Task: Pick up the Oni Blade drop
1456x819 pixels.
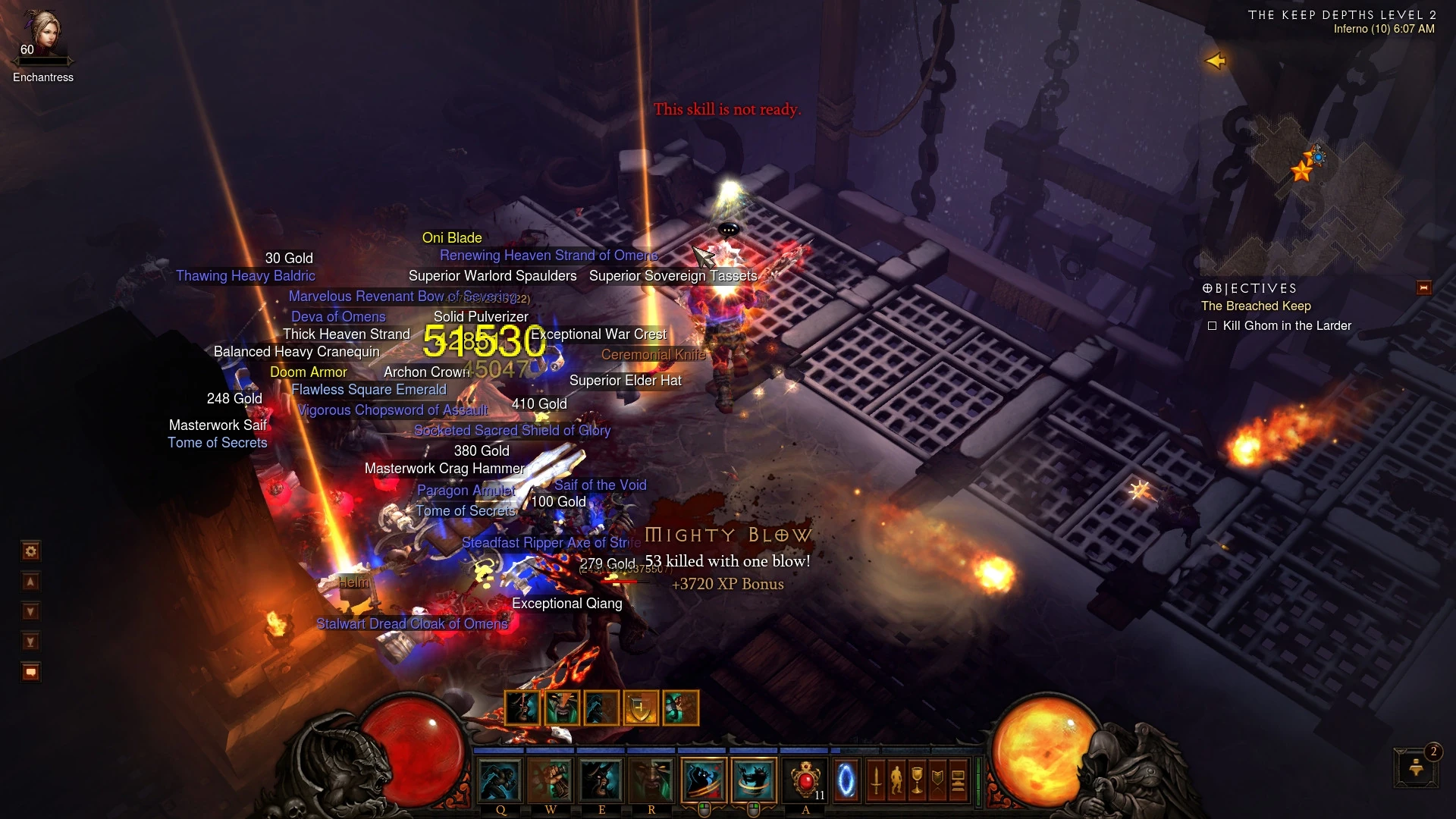Action: [453, 238]
